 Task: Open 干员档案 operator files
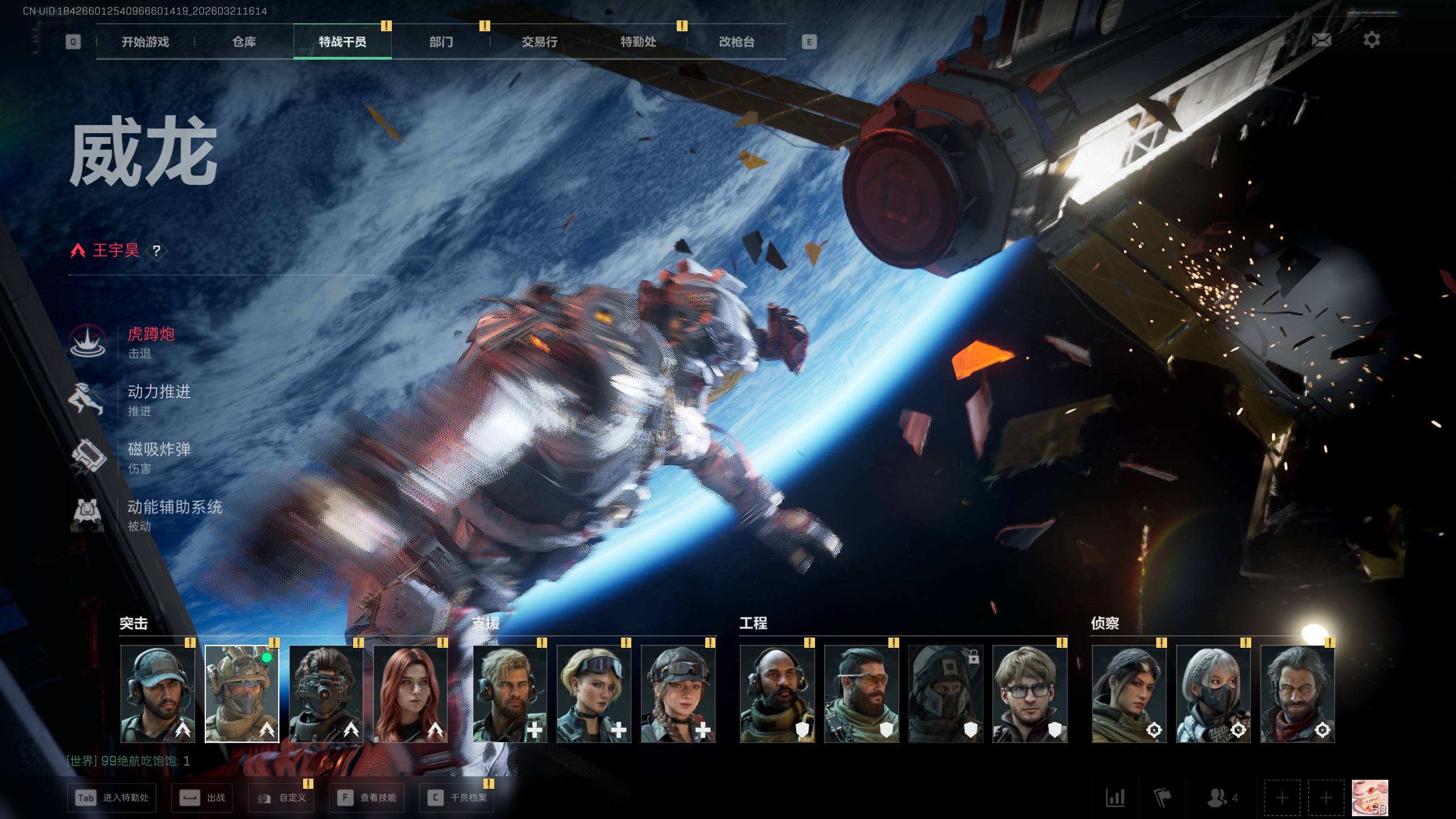point(457,797)
